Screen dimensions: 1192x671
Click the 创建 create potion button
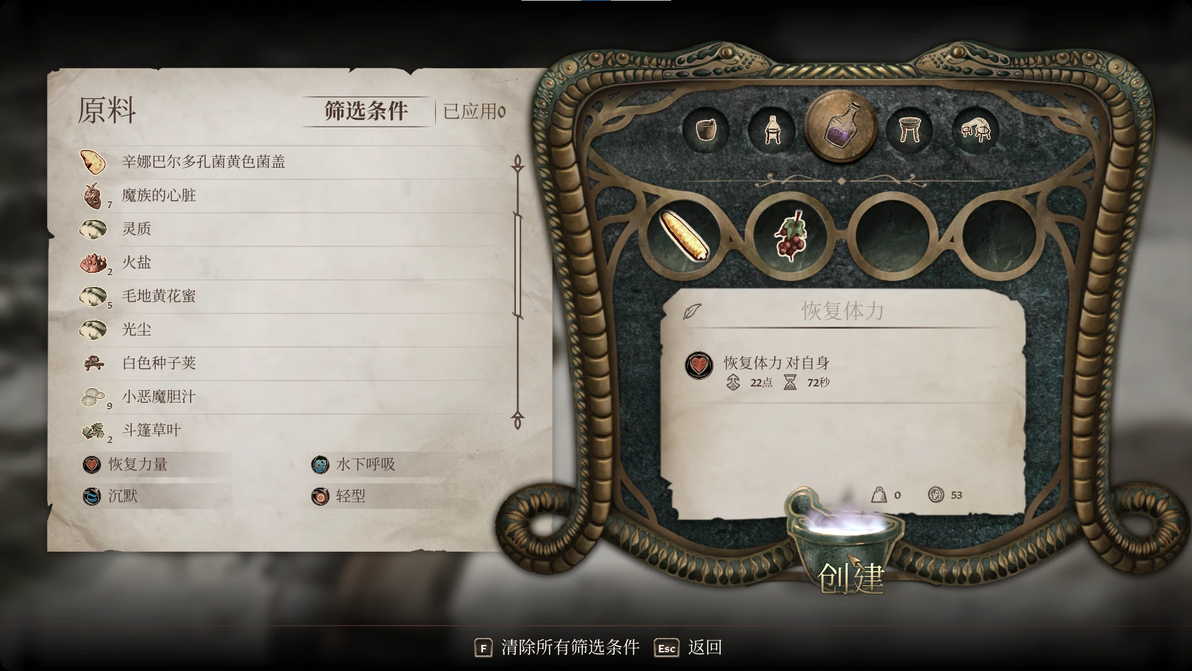pyautogui.click(x=851, y=577)
